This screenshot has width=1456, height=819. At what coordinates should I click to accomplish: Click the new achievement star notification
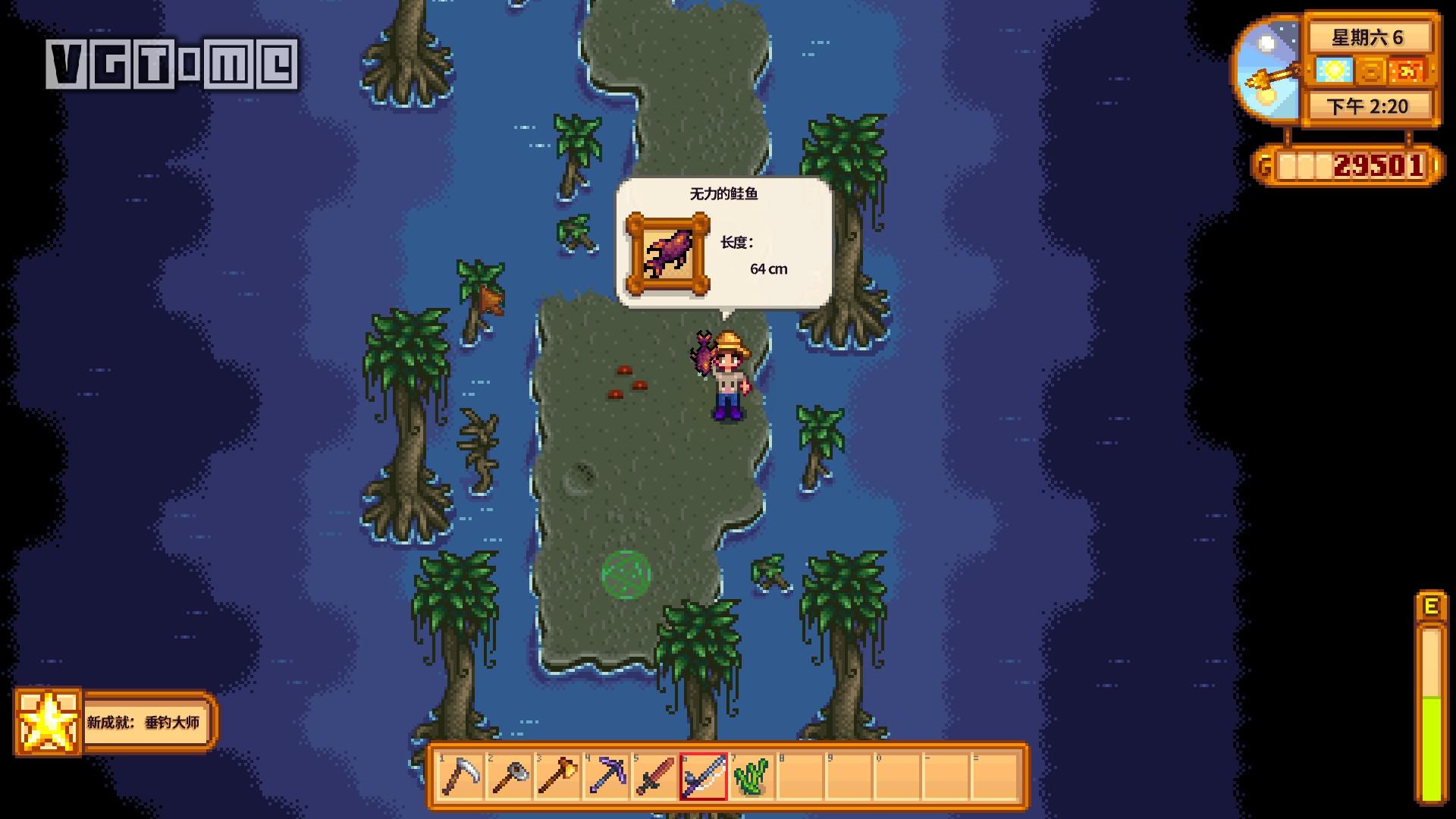(x=49, y=722)
